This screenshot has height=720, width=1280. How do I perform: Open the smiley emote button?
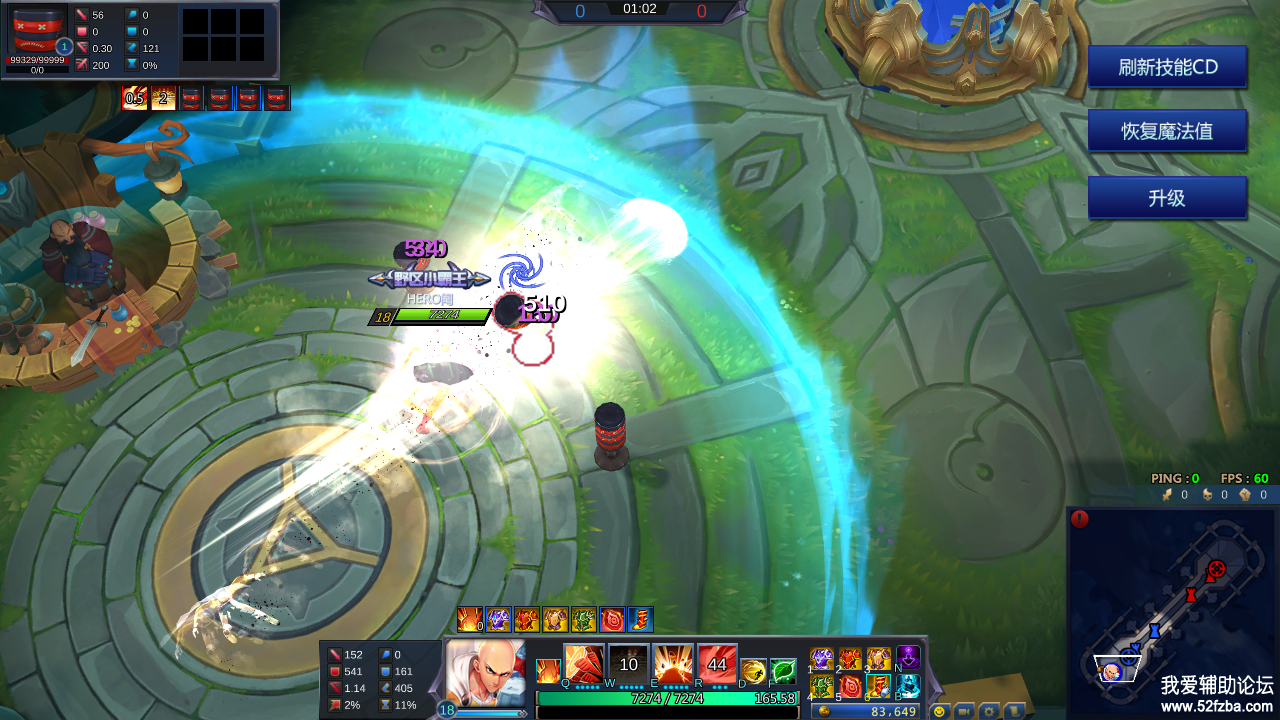(x=939, y=711)
